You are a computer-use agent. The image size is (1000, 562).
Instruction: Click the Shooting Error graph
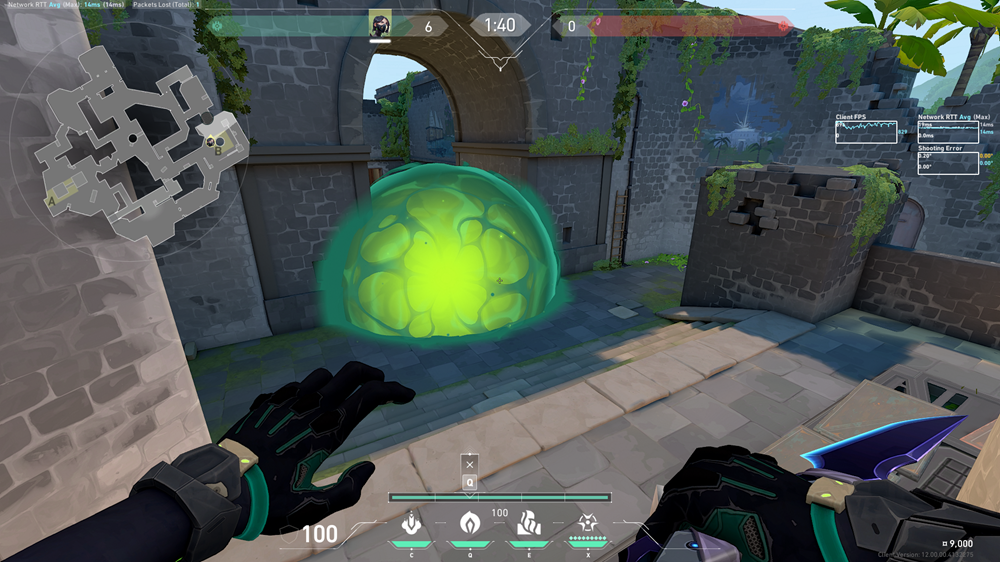click(x=948, y=162)
